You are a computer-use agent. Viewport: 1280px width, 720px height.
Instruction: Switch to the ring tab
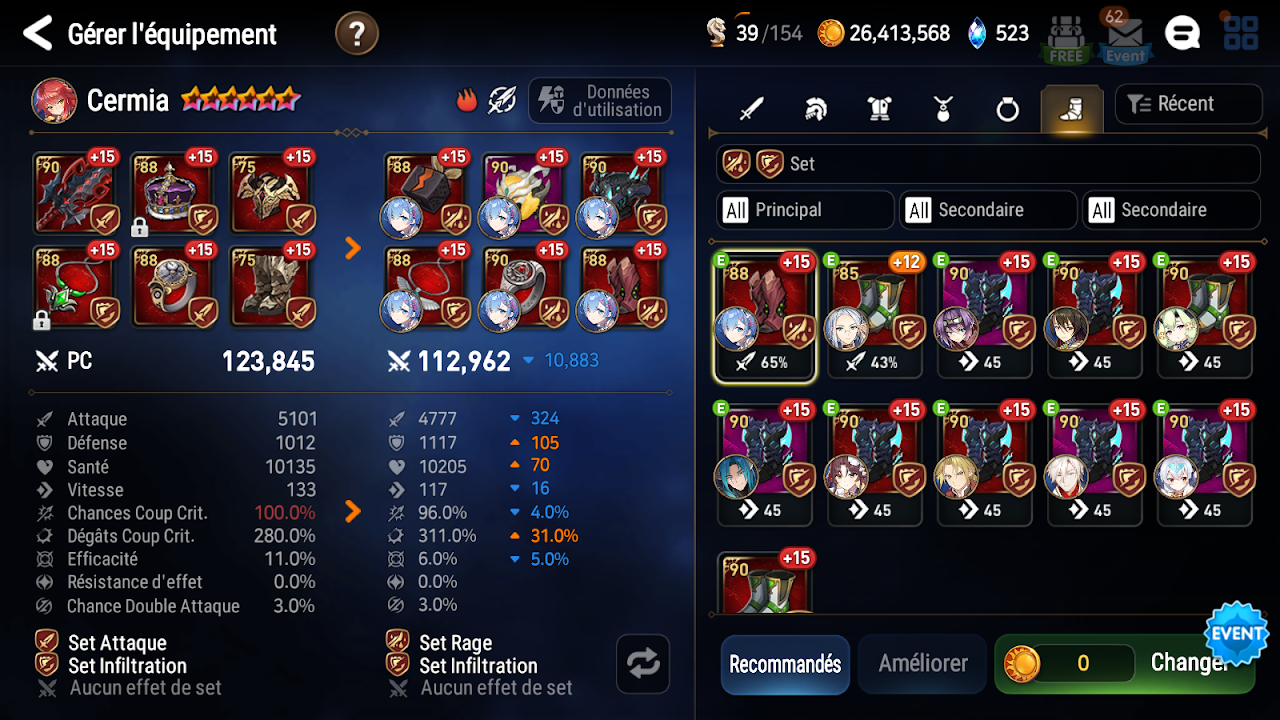click(x=1007, y=108)
